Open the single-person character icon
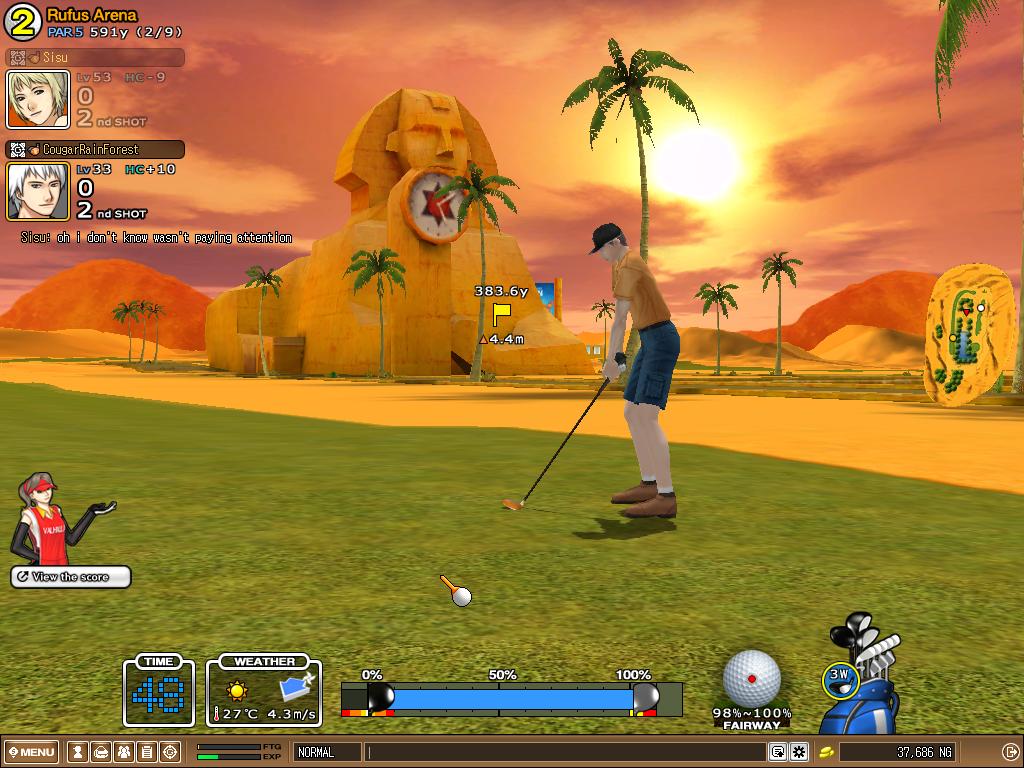 pos(77,752)
